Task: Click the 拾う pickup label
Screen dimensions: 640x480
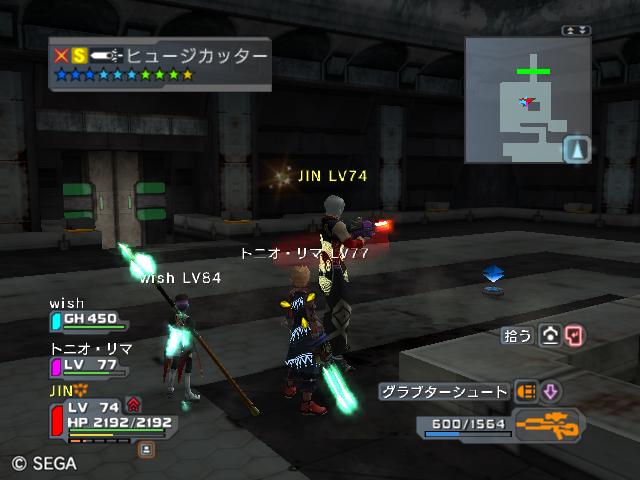Action: point(517,336)
